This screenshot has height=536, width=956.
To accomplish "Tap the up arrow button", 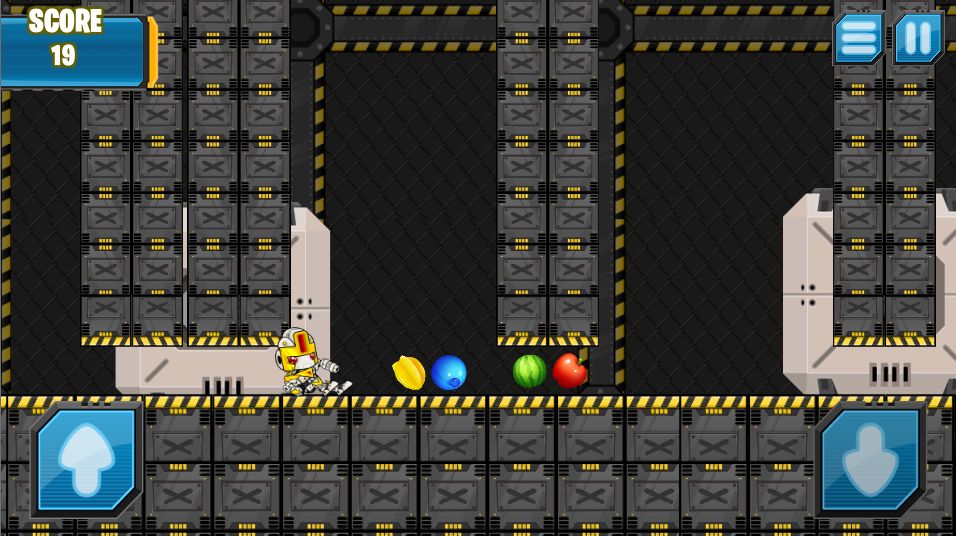I will pyautogui.click(x=87, y=459).
